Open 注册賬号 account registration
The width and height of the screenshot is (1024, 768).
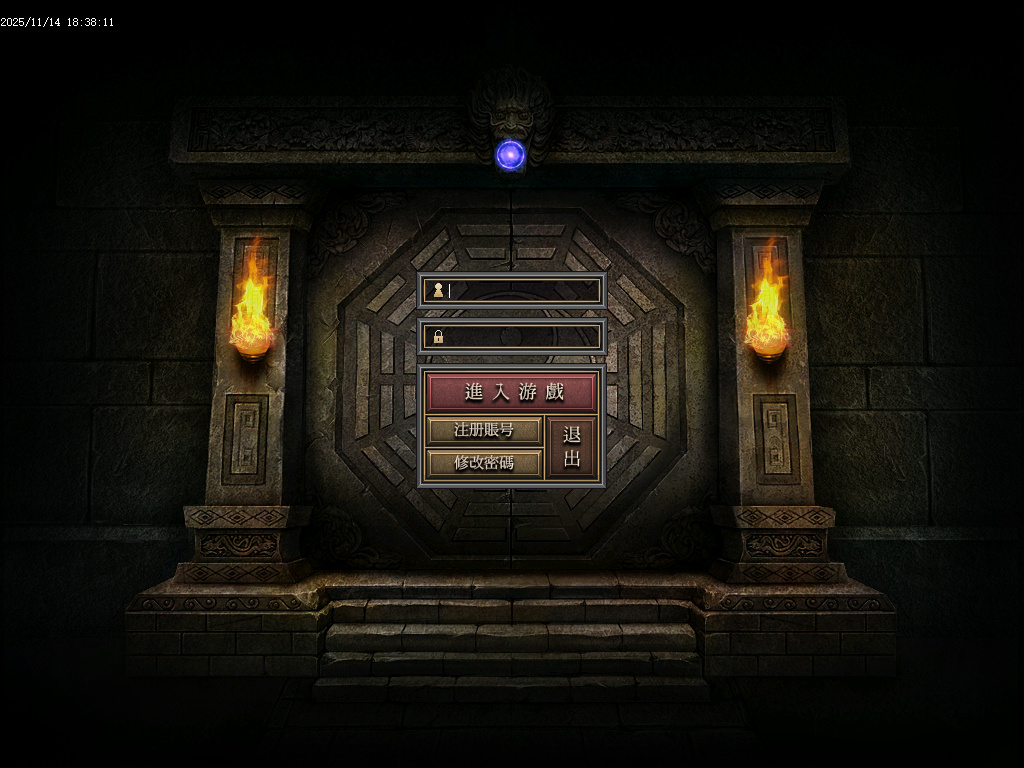pos(484,431)
